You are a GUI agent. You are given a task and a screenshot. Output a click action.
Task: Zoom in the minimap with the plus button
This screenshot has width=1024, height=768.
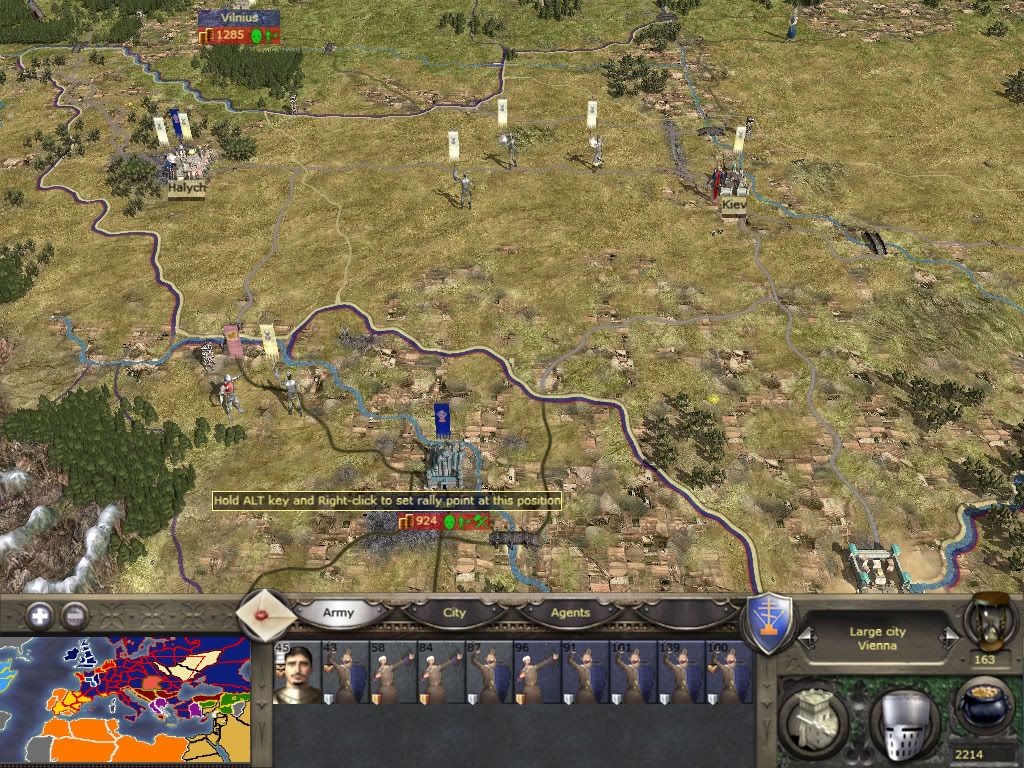pos(41,615)
